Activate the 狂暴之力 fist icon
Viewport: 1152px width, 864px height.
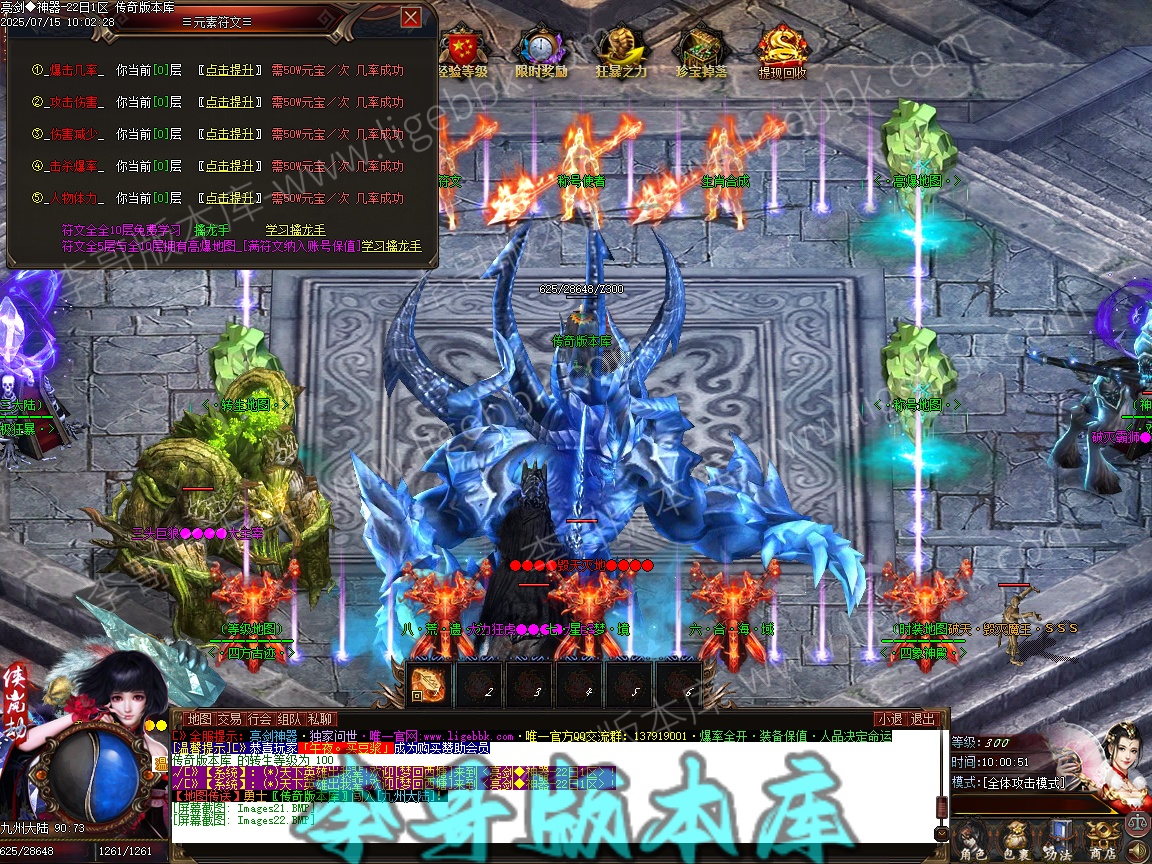[x=621, y=50]
